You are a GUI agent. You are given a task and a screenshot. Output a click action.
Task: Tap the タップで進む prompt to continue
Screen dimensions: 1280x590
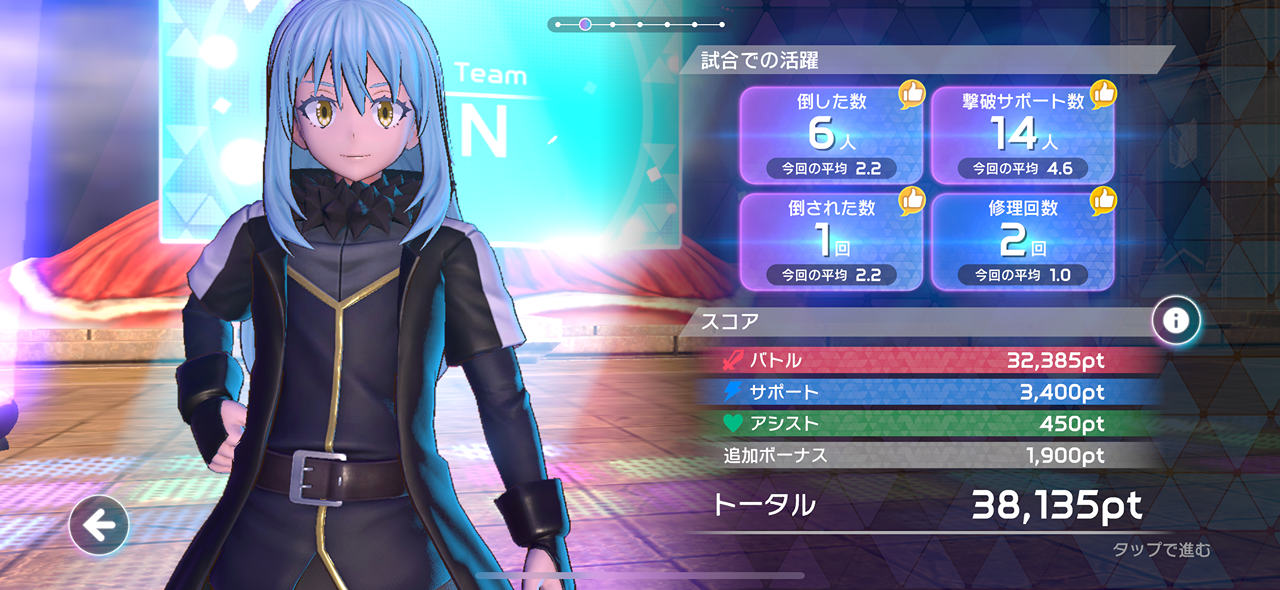1161,549
